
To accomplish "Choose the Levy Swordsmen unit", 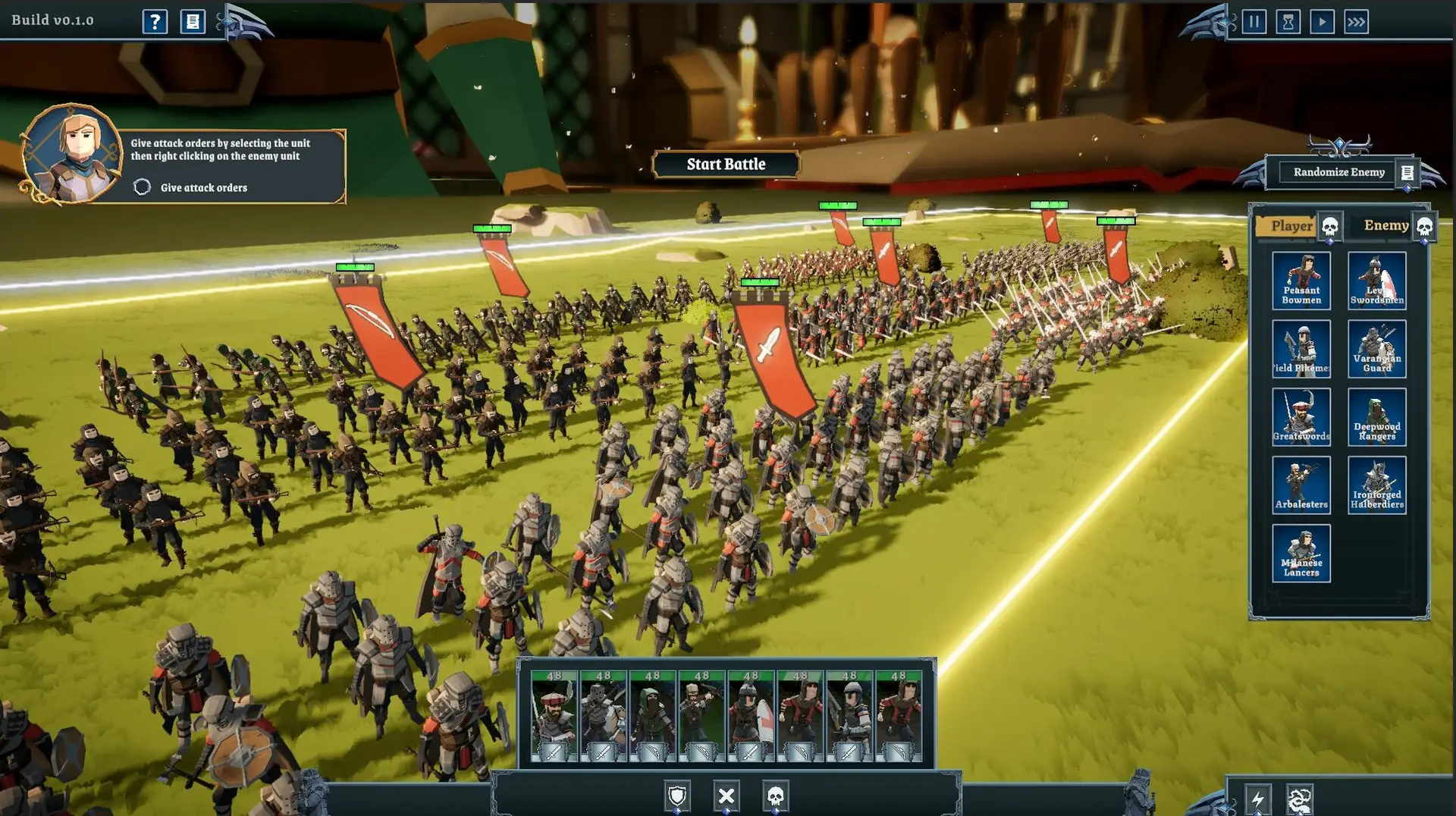I will (x=1376, y=281).
